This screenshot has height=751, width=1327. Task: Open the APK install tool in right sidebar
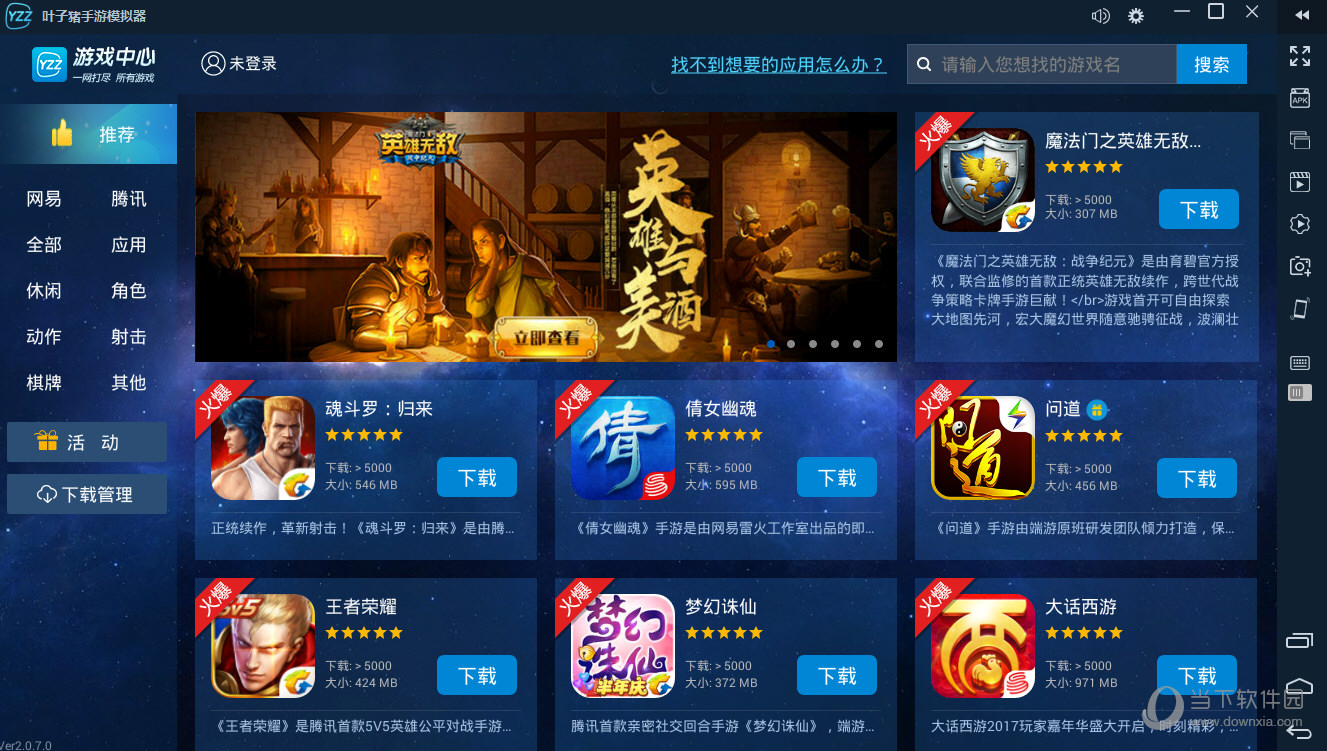click(1300, 98)
